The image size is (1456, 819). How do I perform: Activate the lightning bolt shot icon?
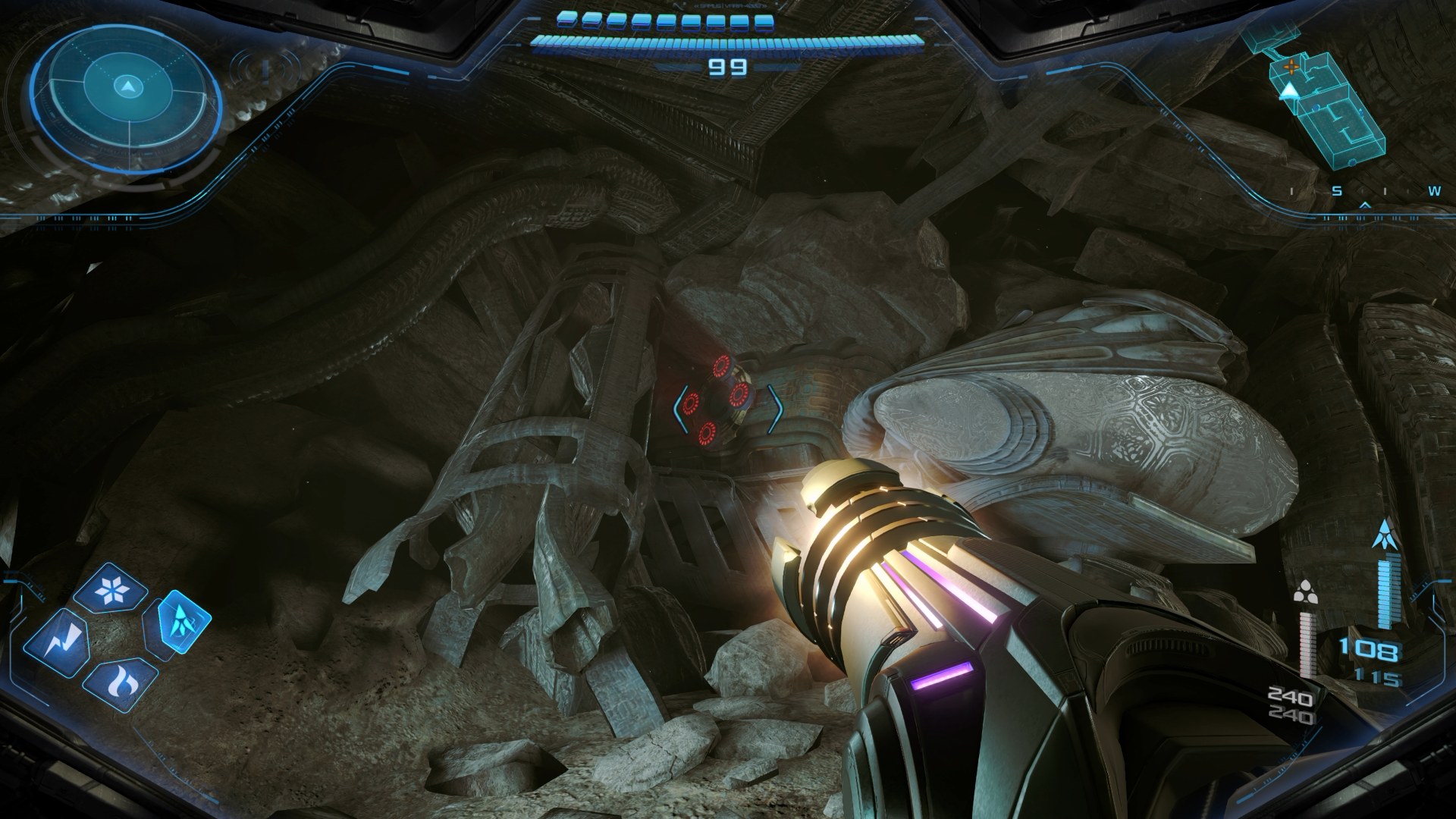57,644
